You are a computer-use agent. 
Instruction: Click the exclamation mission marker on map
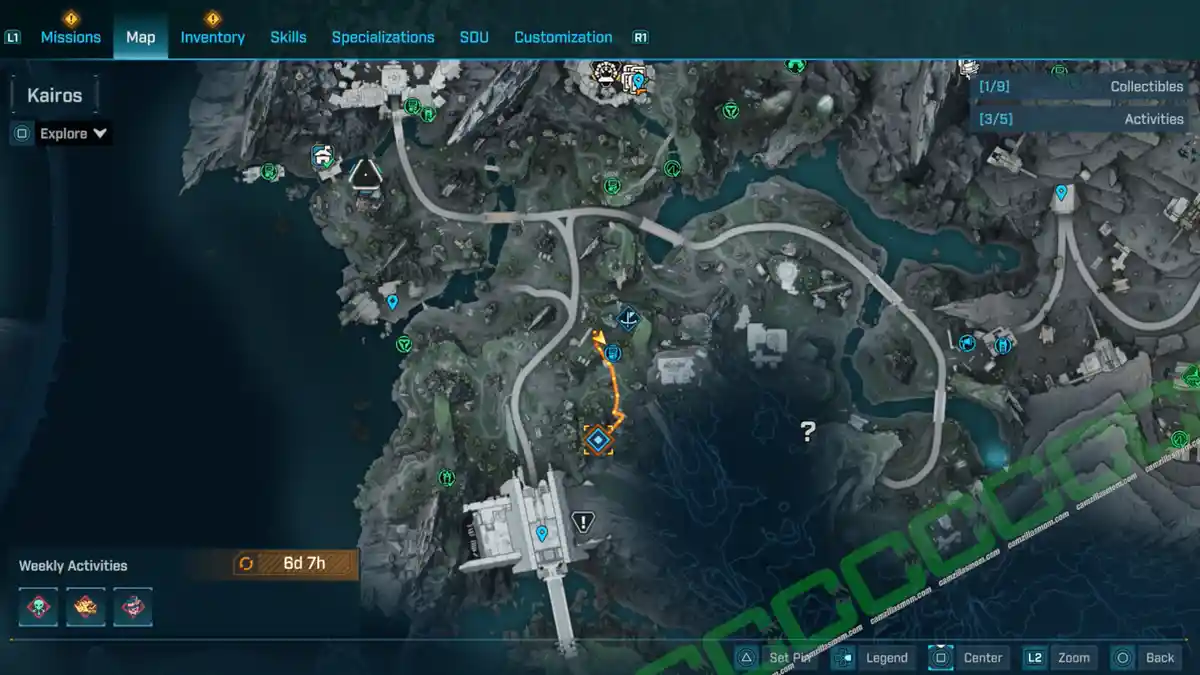tap(584, 521)
